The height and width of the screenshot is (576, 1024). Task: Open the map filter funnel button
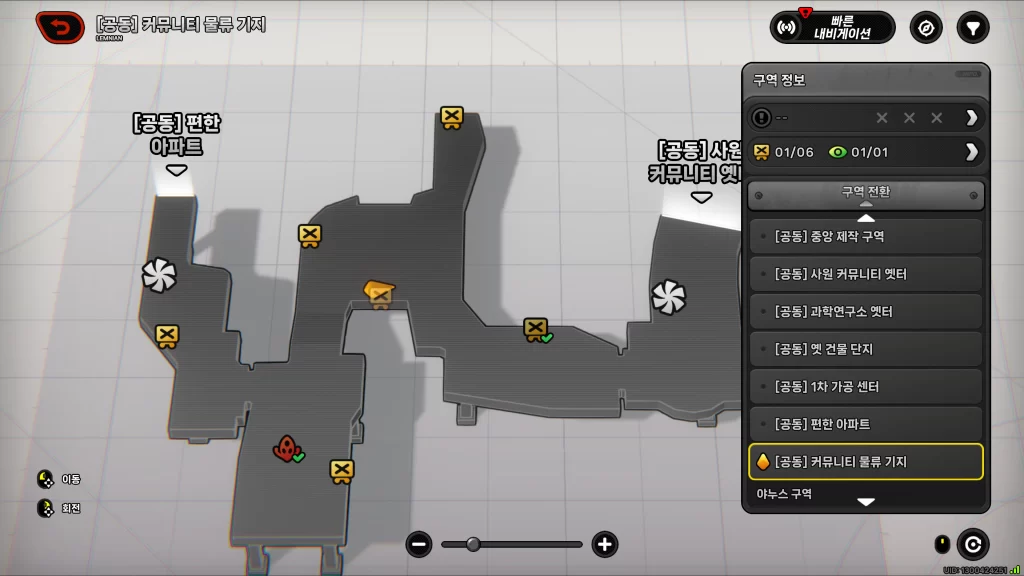[x=972, y=27]
